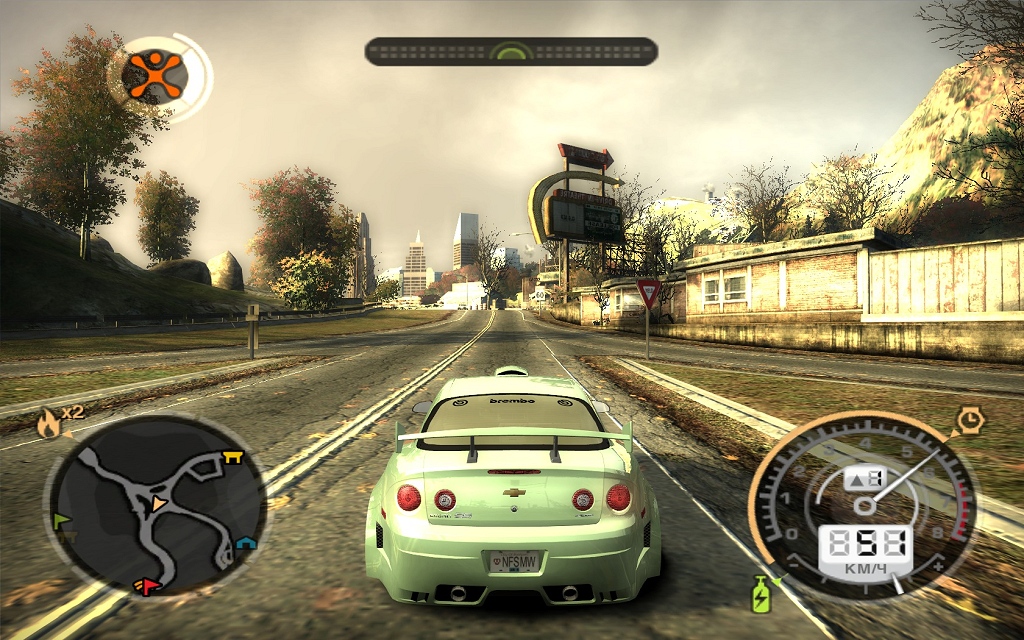Click the flame x2 heat multiplier icon
1024x640 pixels.
[48, 423]
